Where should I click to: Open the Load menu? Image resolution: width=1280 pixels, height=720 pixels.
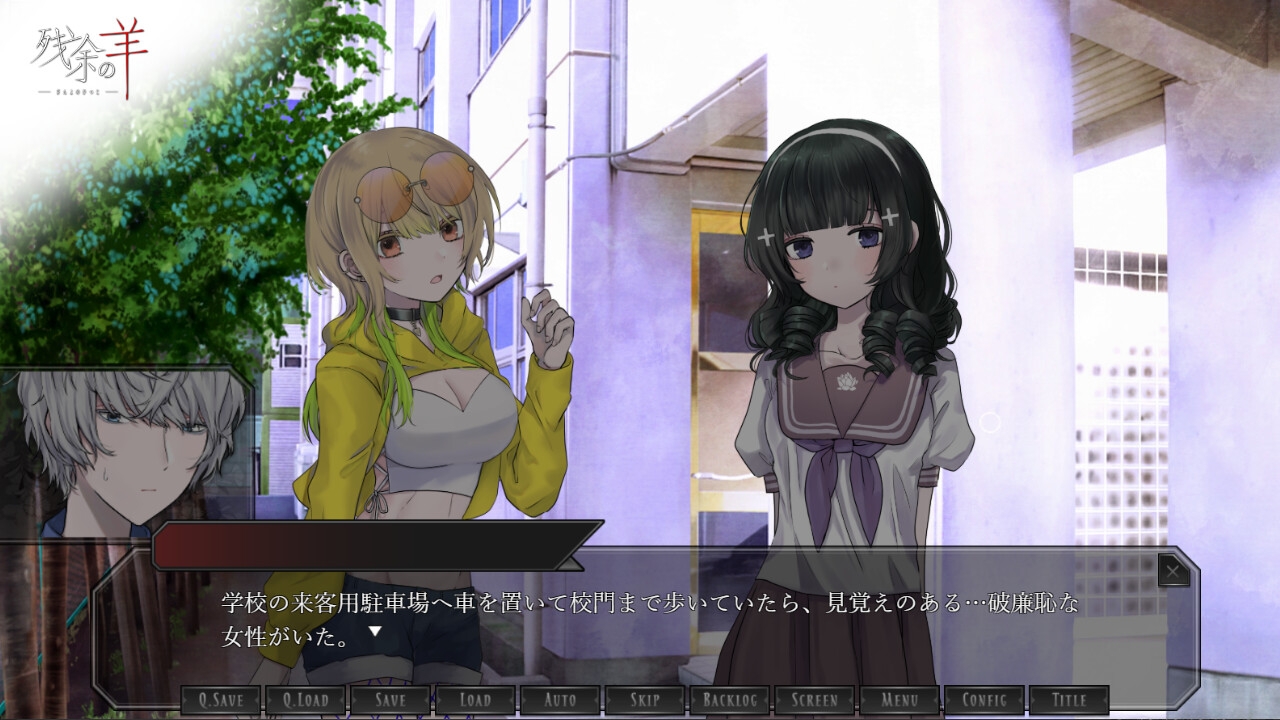click(475, 700)
